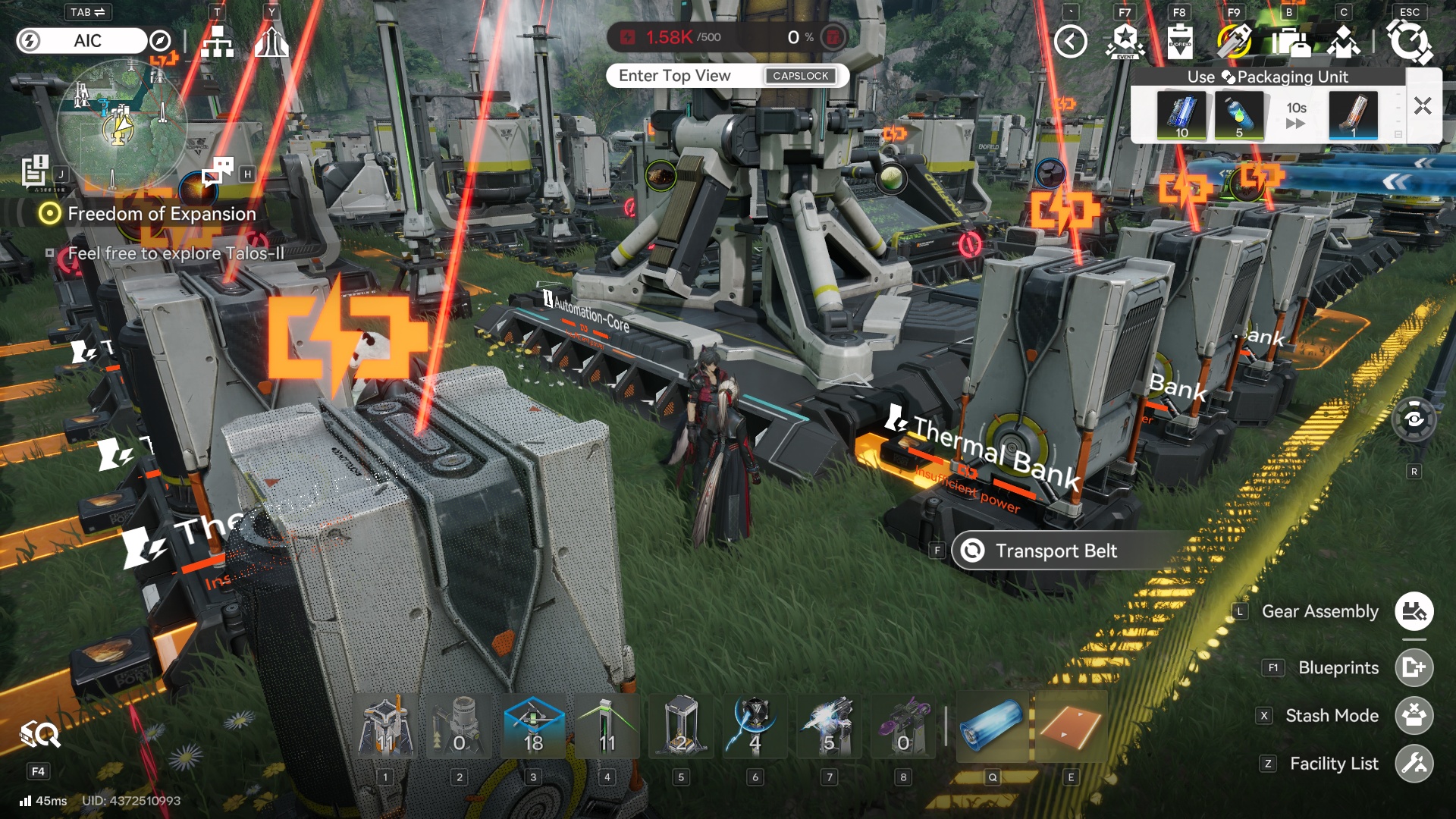Open Gear Assembly

click(x=1414, y=611)
